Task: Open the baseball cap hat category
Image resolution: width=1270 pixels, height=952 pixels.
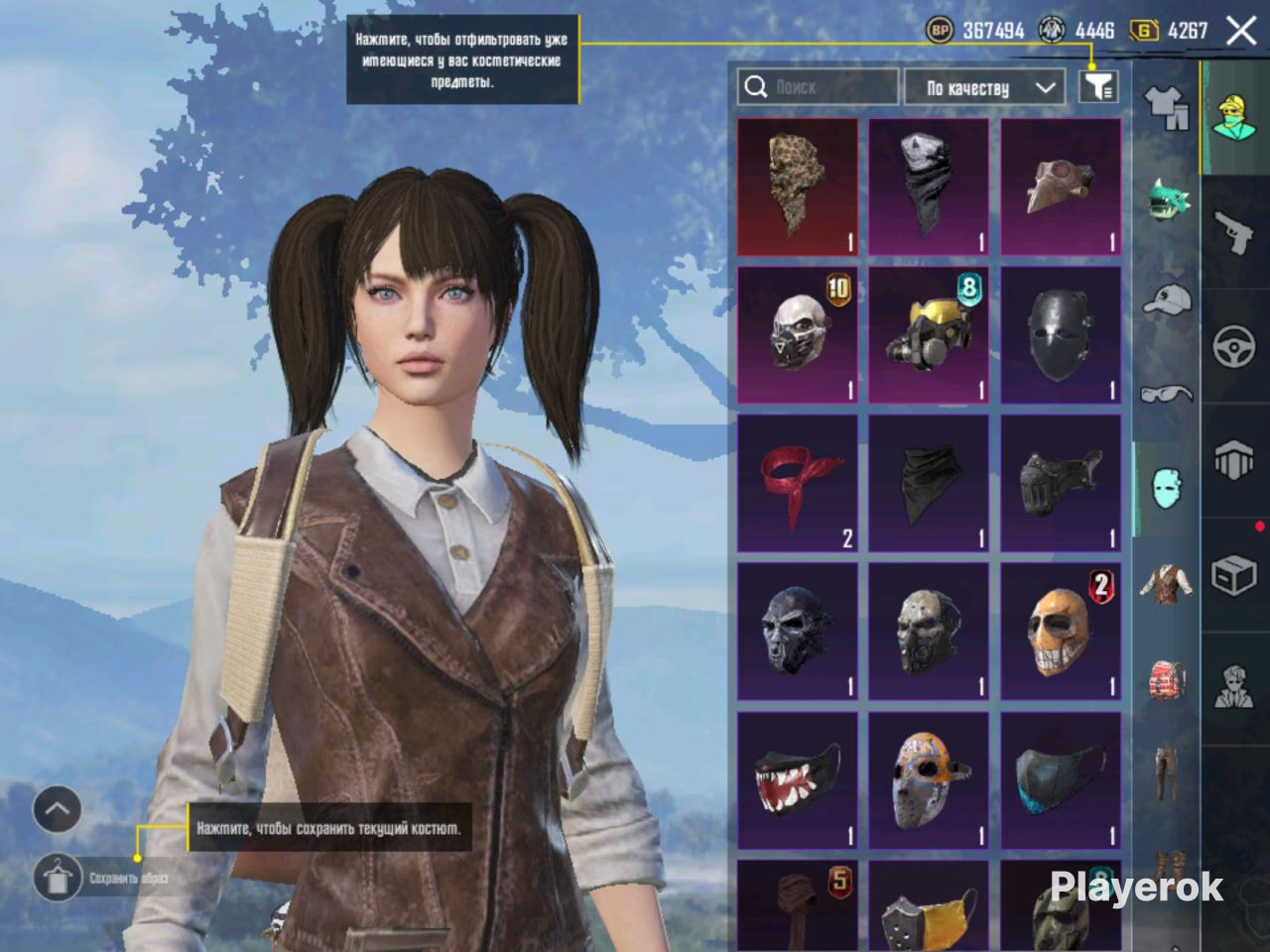Action: coord(1167,298)
